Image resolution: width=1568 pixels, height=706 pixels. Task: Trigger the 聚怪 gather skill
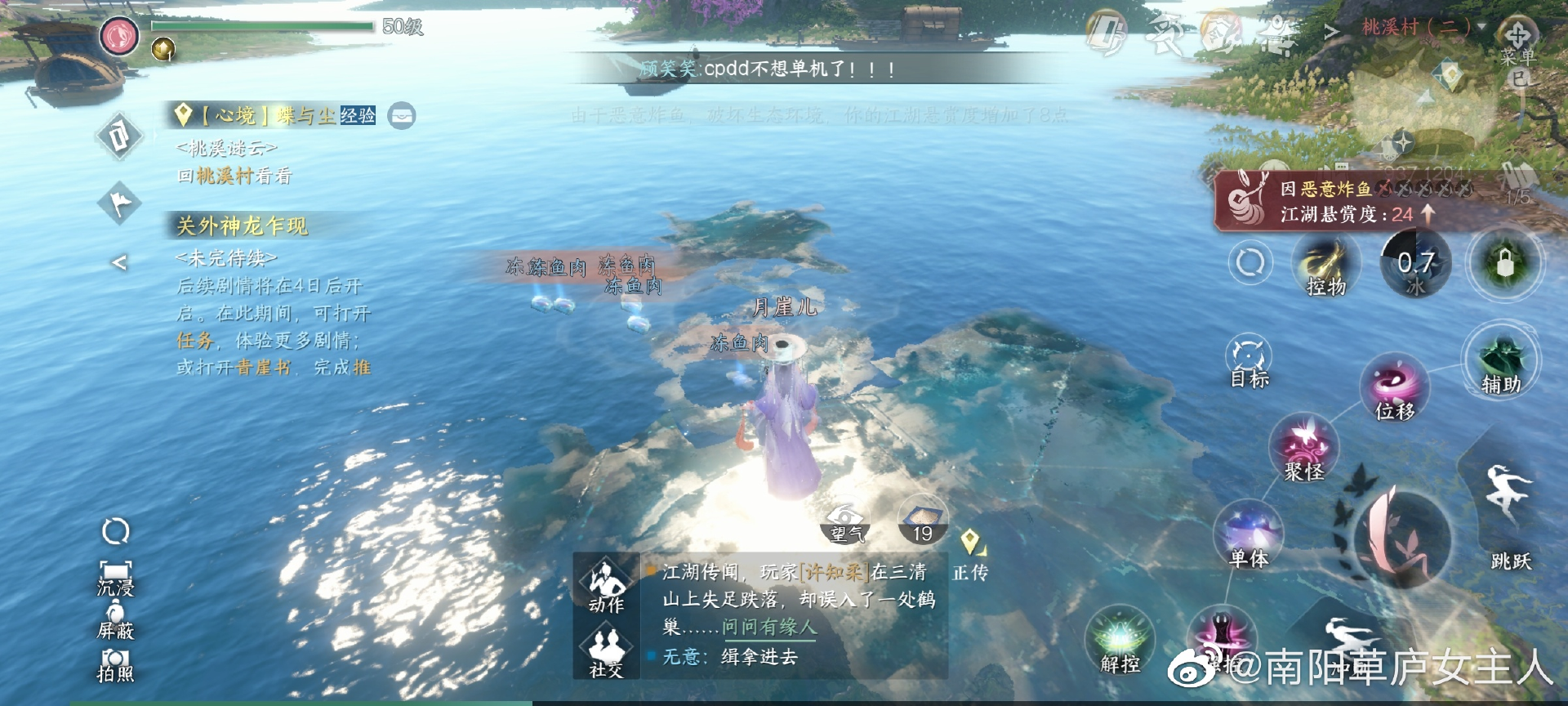pyautogui.click(x=1303, y=448)
